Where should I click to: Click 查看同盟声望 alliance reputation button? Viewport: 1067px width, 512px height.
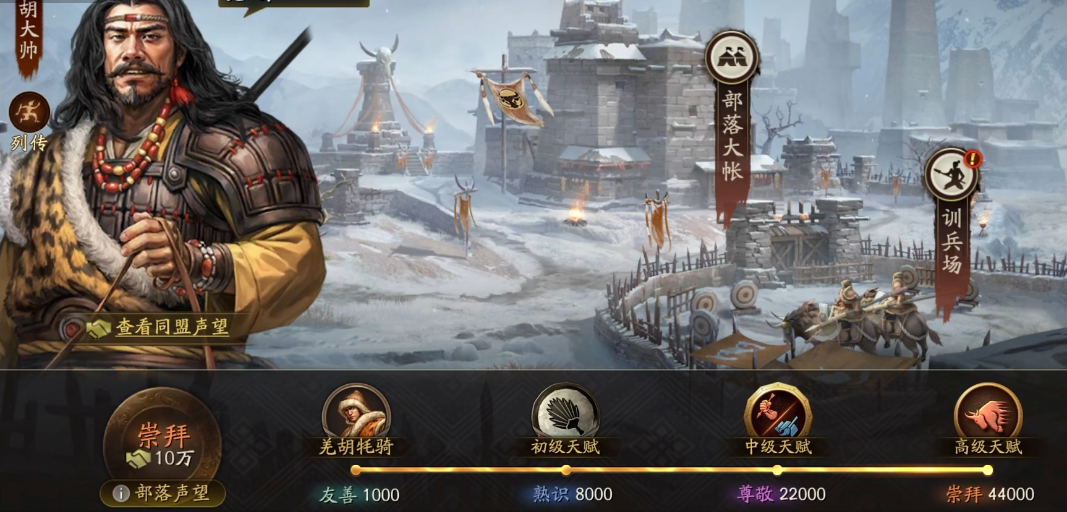160,327
